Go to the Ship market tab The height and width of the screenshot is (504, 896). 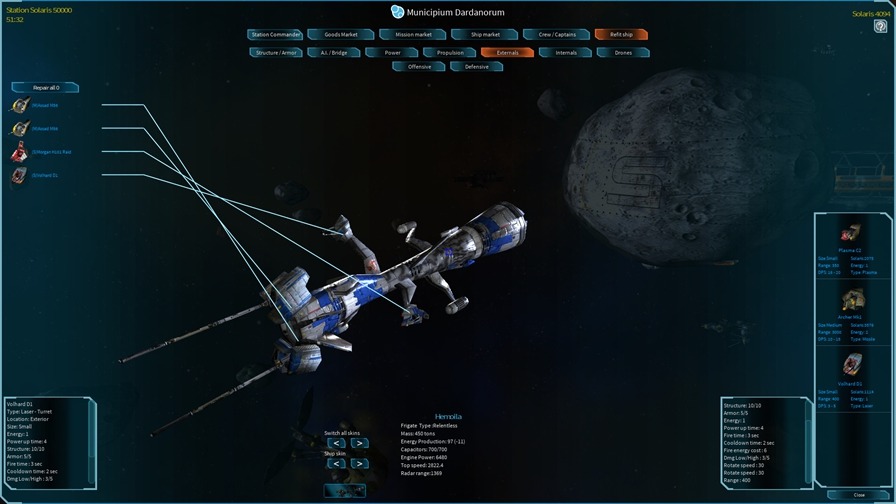point(485,35)
